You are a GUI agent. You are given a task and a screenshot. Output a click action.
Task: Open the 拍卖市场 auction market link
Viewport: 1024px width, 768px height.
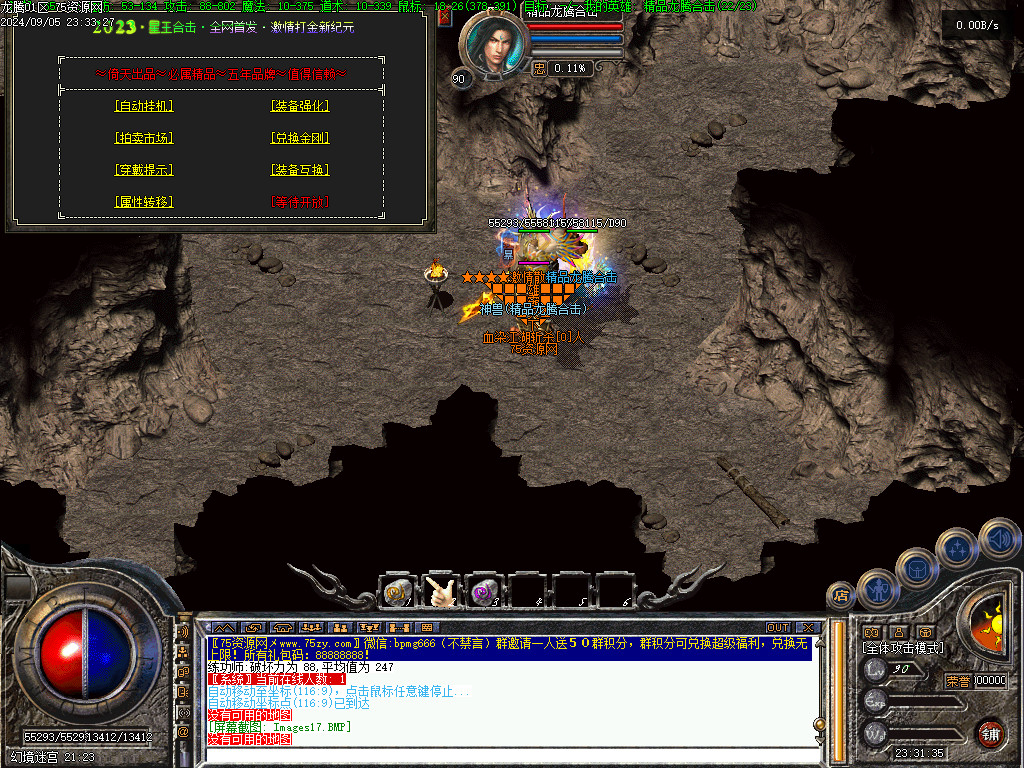click(145, 138)
